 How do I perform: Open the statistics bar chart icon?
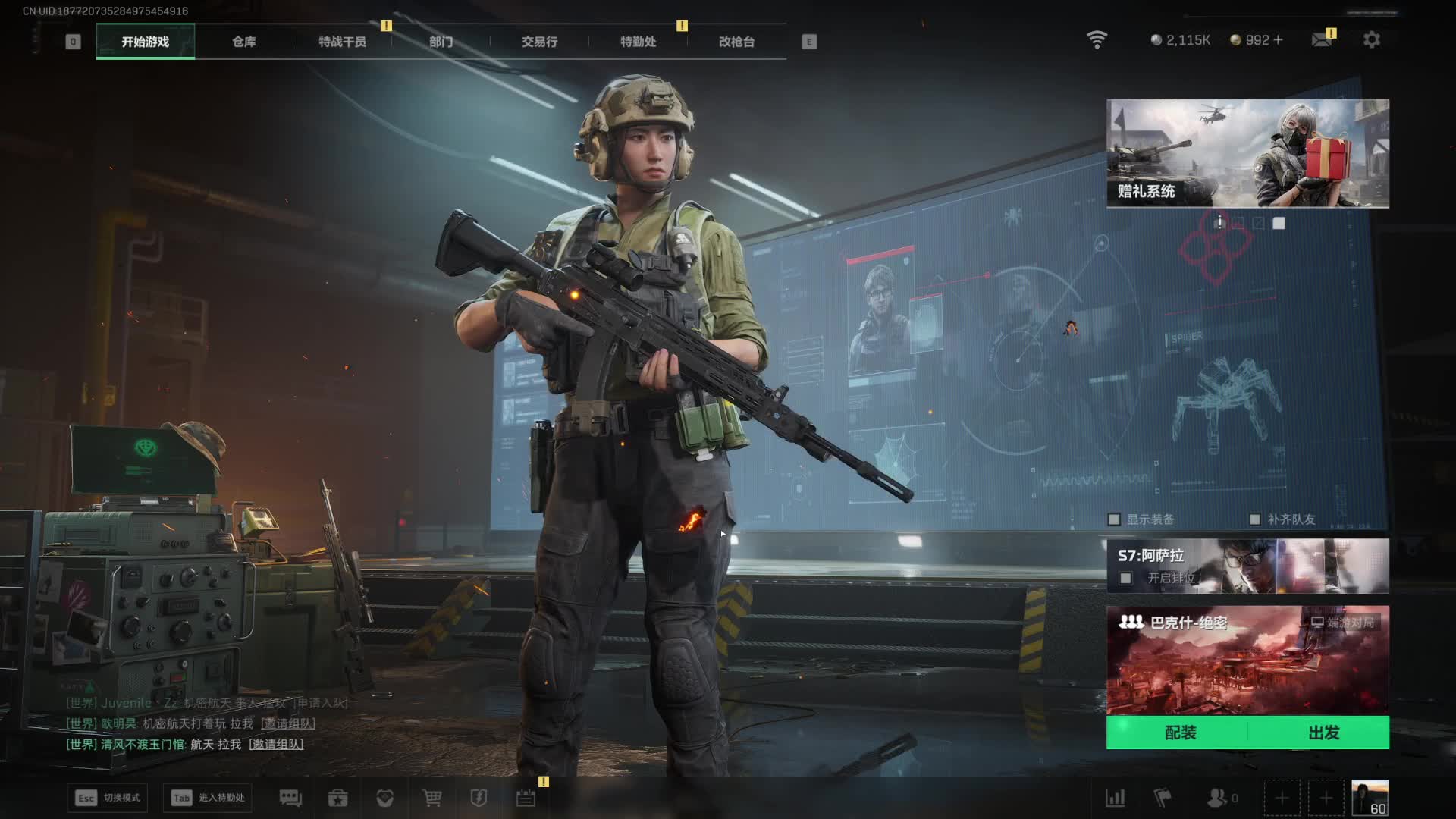coord(1116,798)
